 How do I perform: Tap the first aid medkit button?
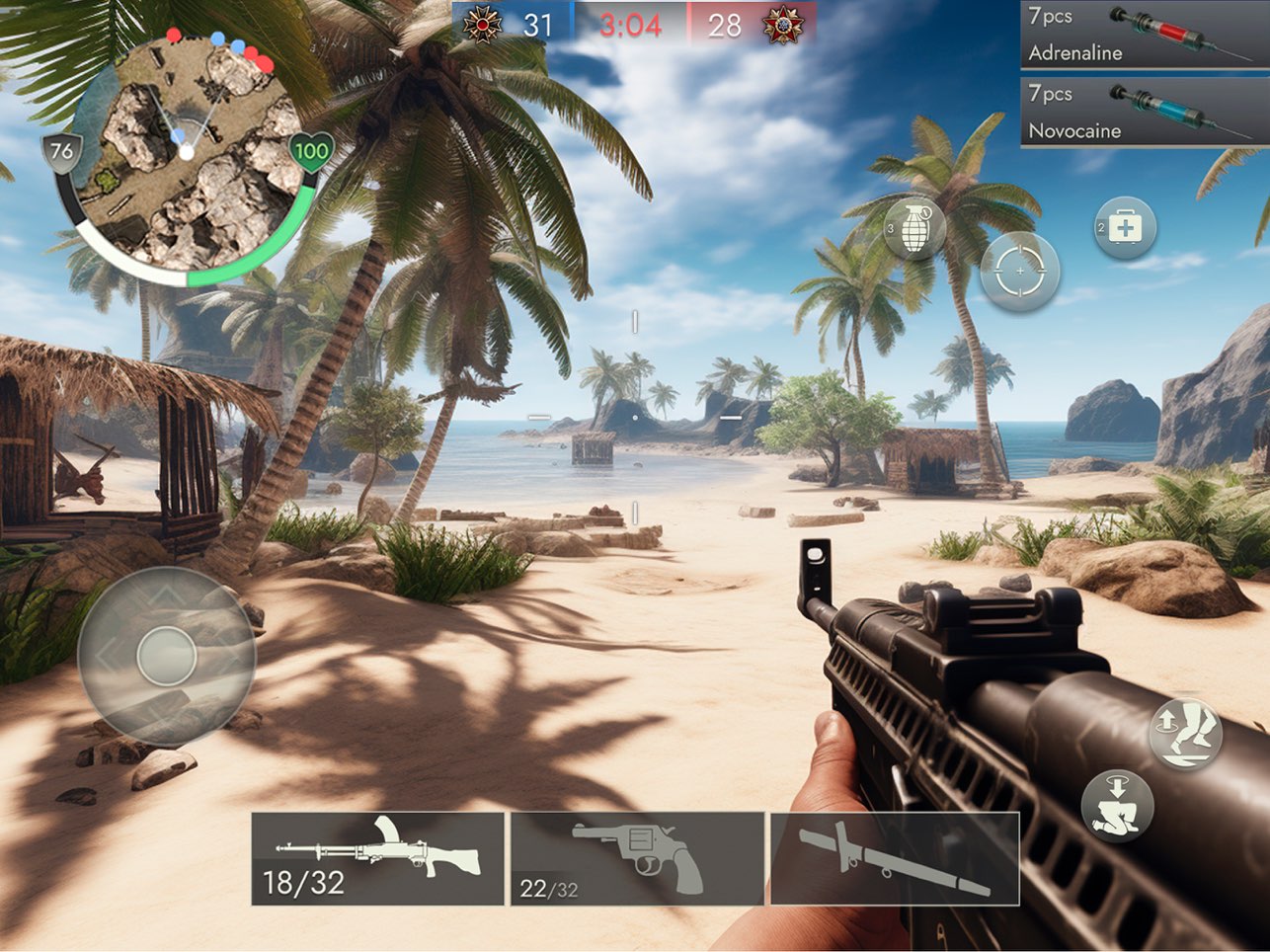[1125, 228]
